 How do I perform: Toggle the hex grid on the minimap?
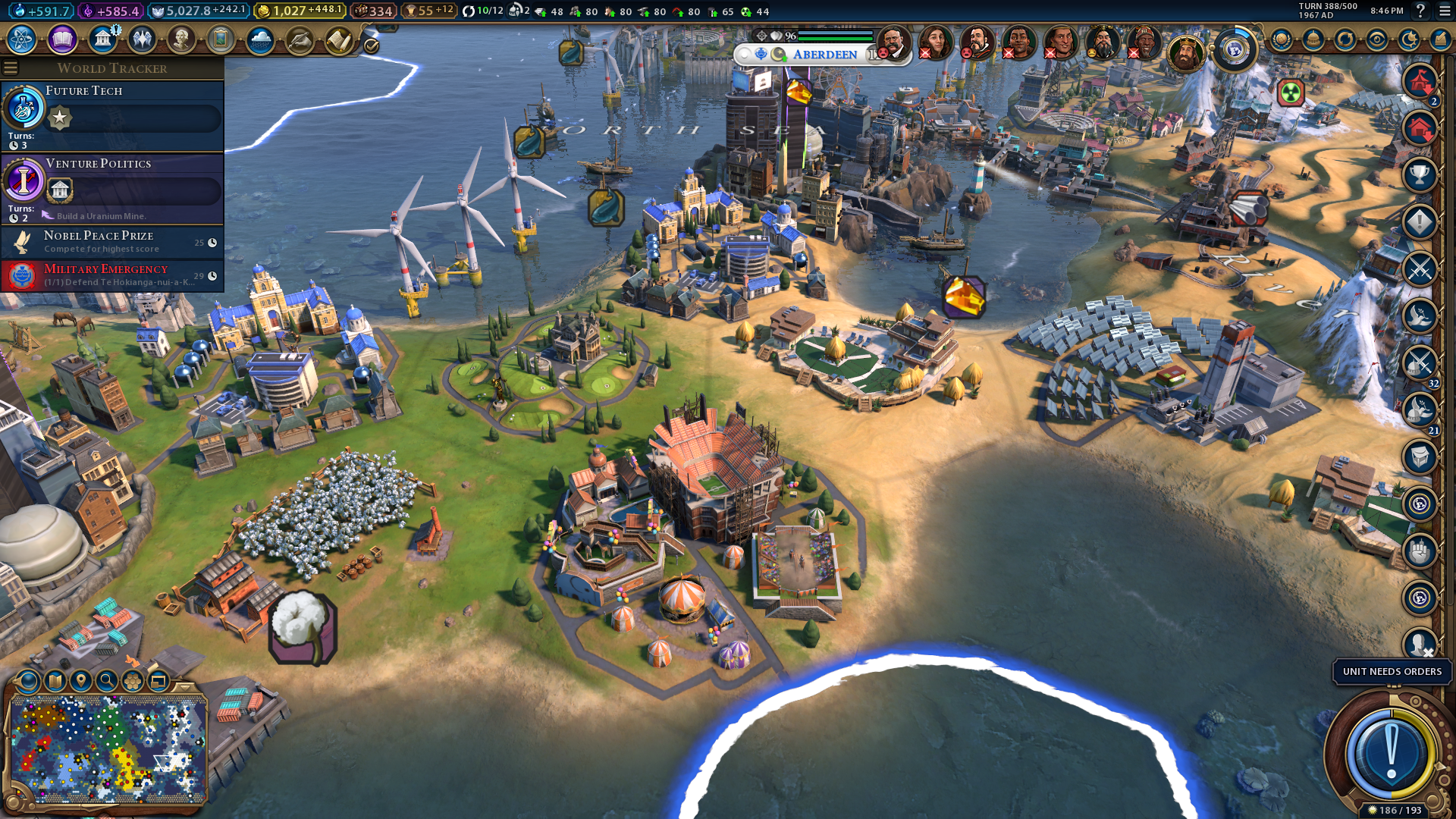tap(133, 681)
